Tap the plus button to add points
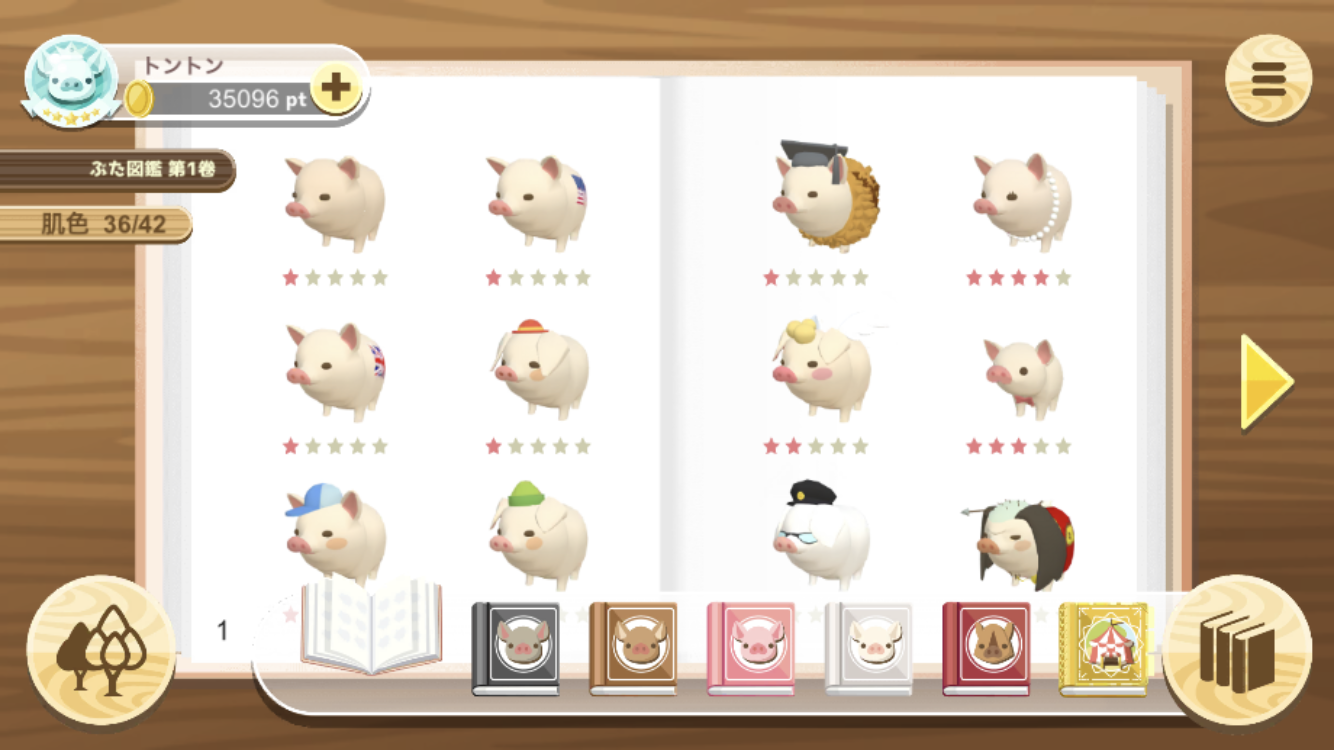The width and height of the screenshot is (1334, 750). [x=336, y=88]
